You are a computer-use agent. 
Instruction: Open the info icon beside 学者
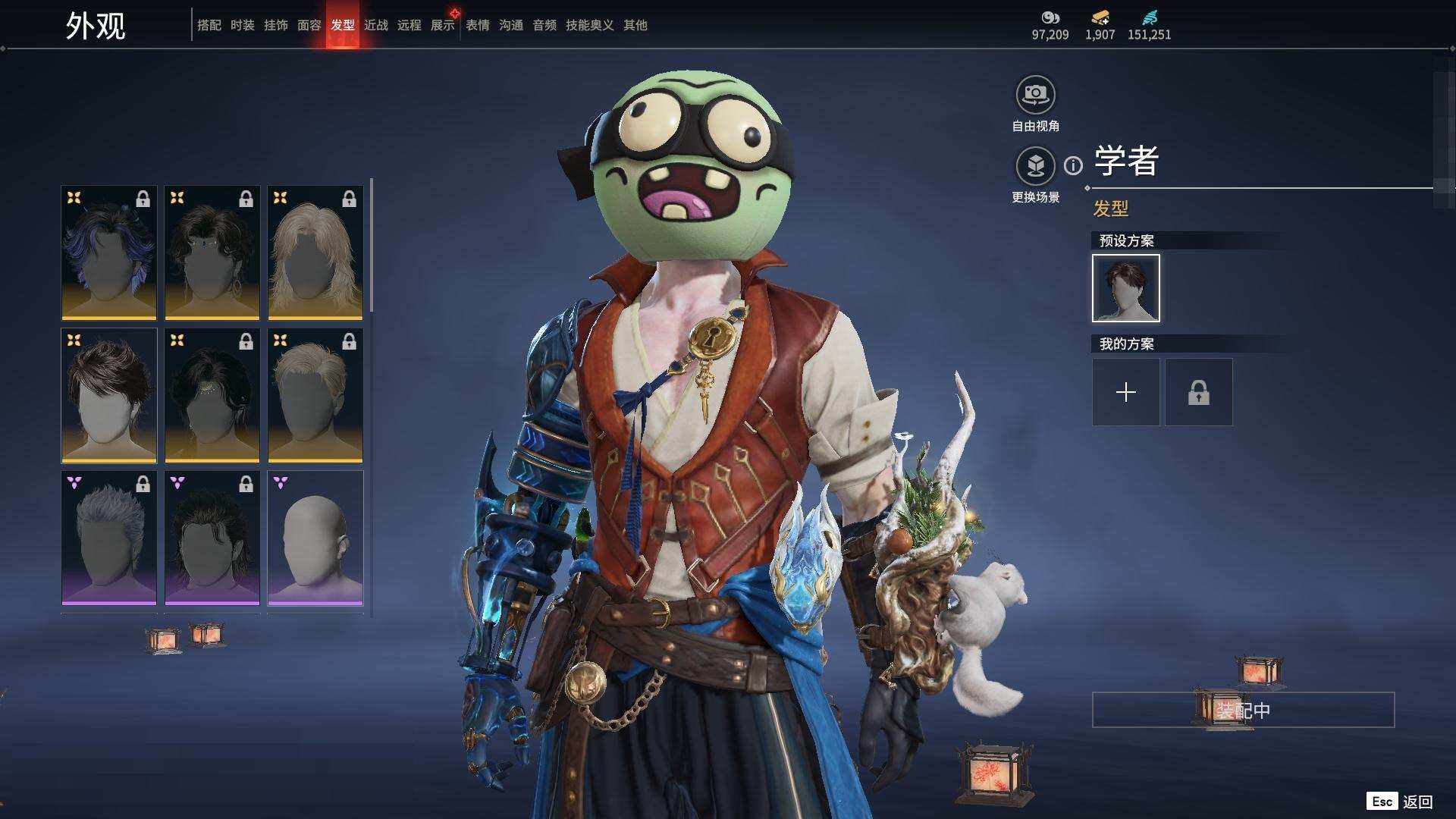1073,165
